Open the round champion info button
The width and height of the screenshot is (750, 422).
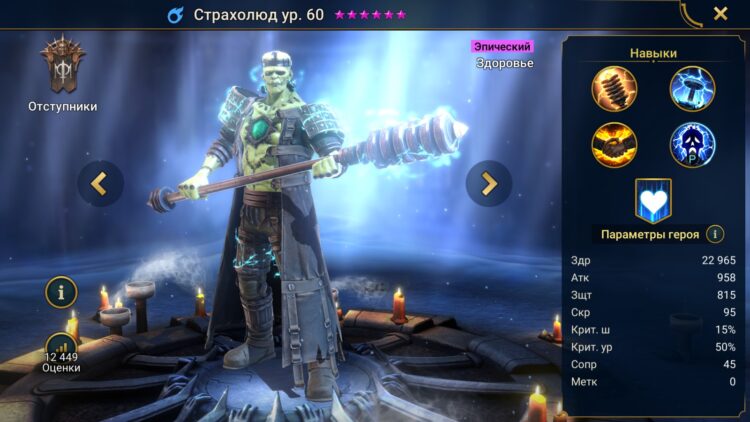61,293
